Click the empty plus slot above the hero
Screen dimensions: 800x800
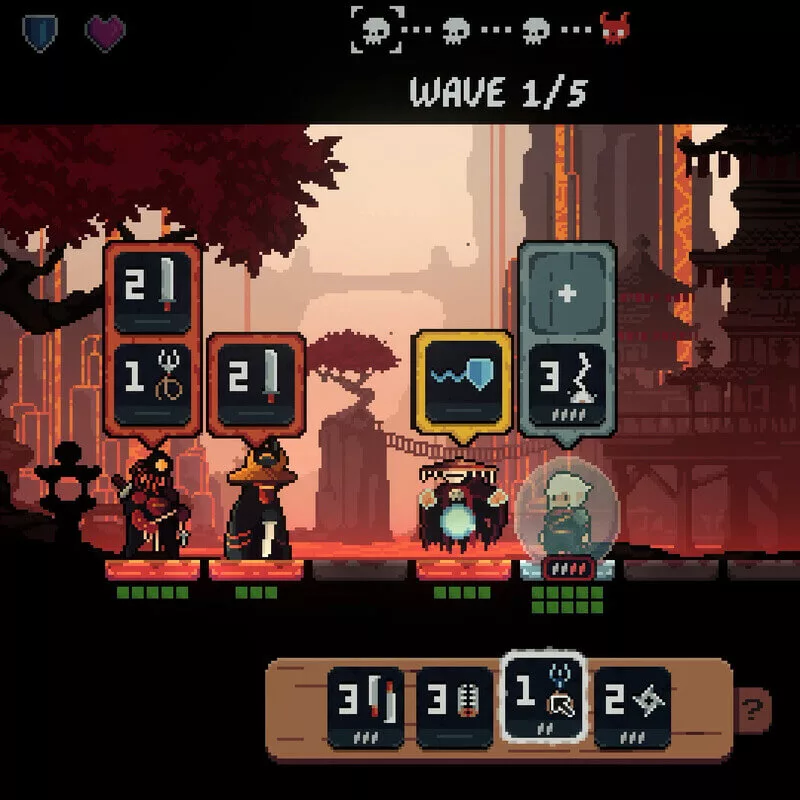[566, 293]
